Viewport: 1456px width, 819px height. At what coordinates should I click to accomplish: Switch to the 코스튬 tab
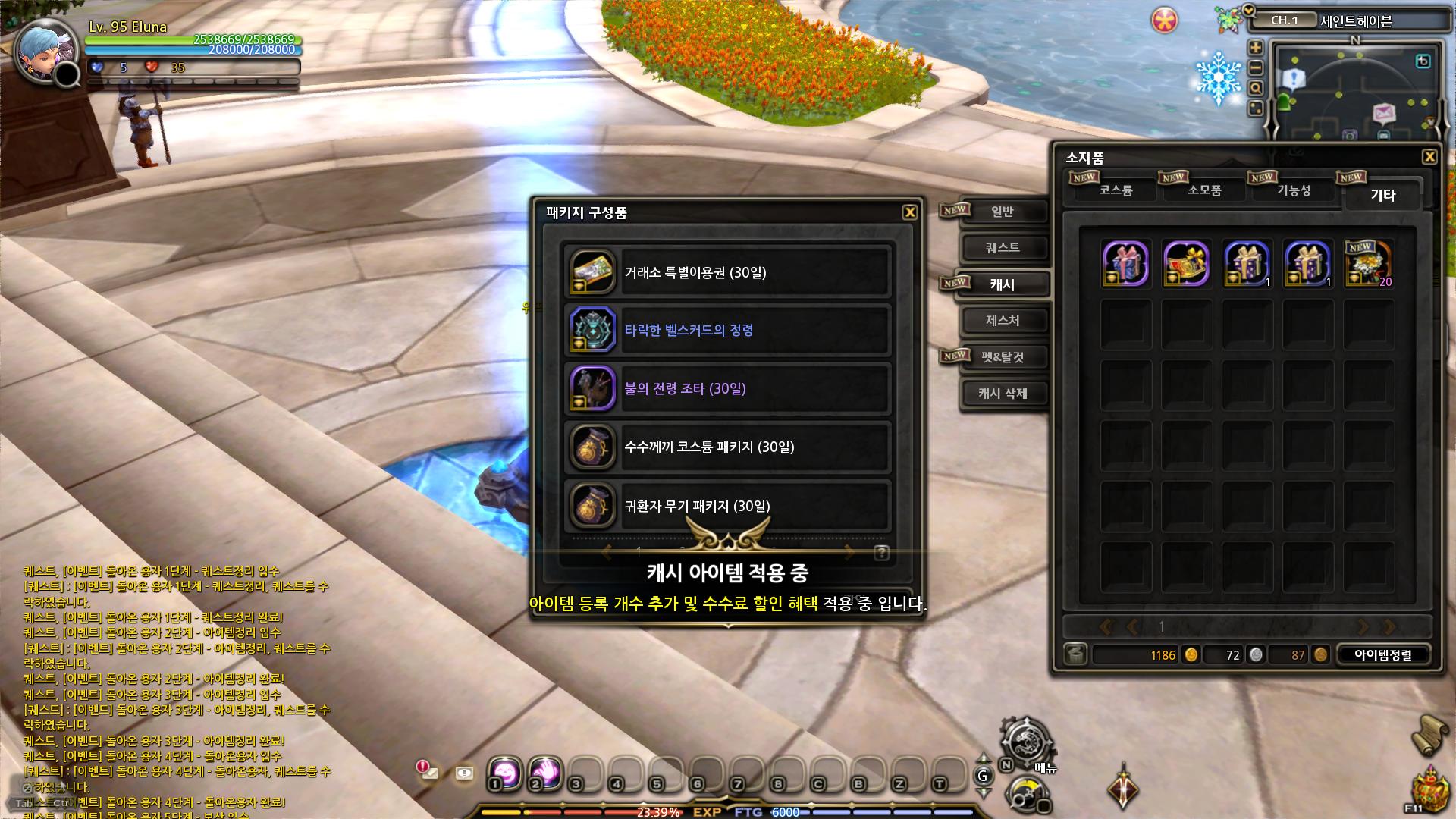(1116, 190)
